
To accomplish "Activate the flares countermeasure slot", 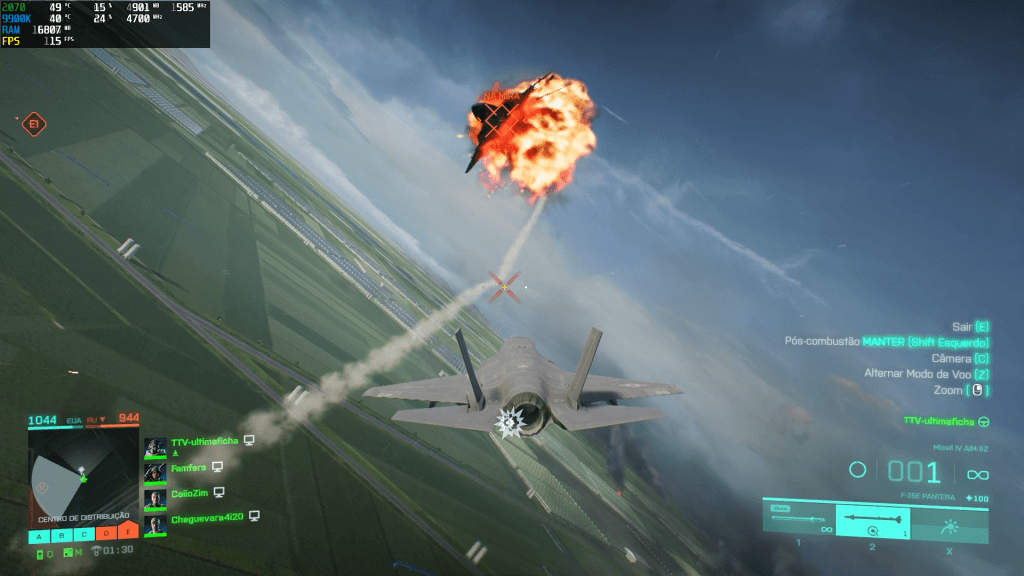I will click(949, 523).
